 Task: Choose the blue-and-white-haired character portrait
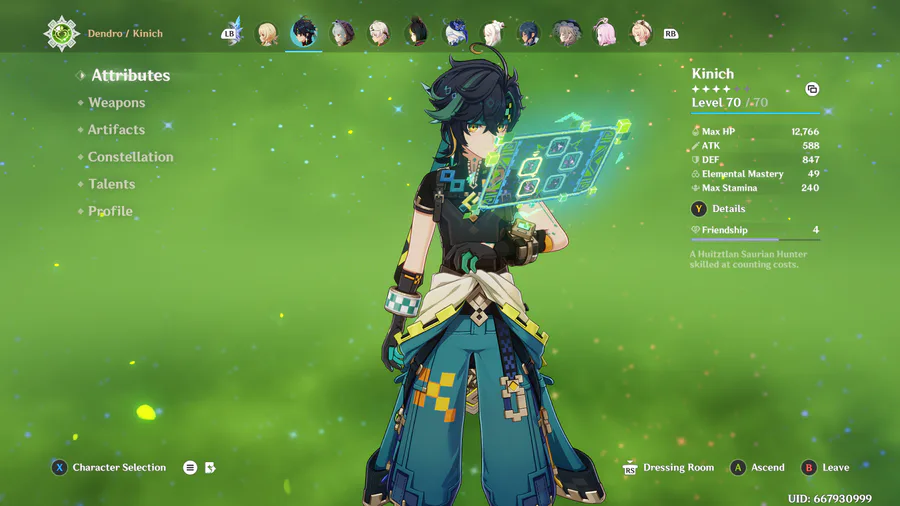pyautogui.click(x=455, y=33)
